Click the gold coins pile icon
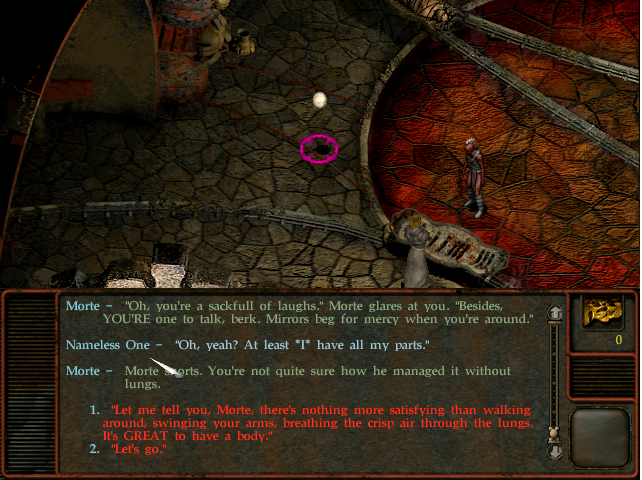The width and height of the screenshot is (642, 480). 604,314
